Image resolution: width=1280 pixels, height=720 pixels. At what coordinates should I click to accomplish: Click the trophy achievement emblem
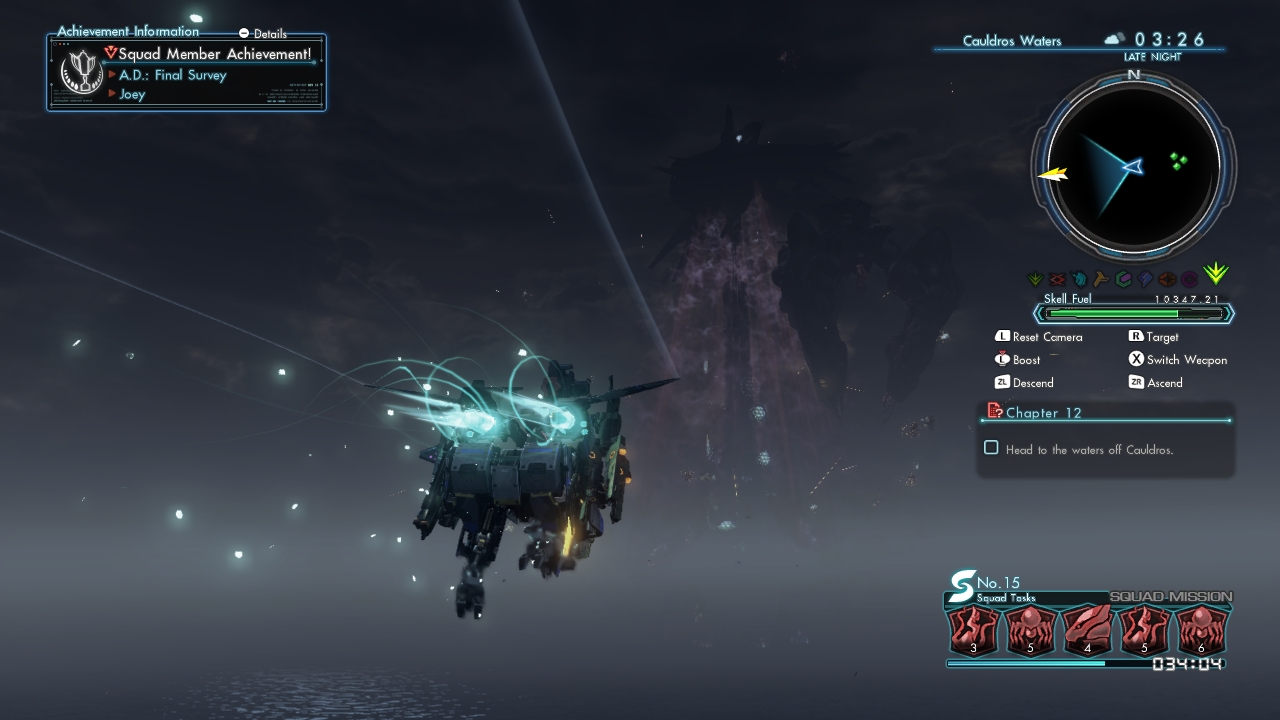click(79, 72)
